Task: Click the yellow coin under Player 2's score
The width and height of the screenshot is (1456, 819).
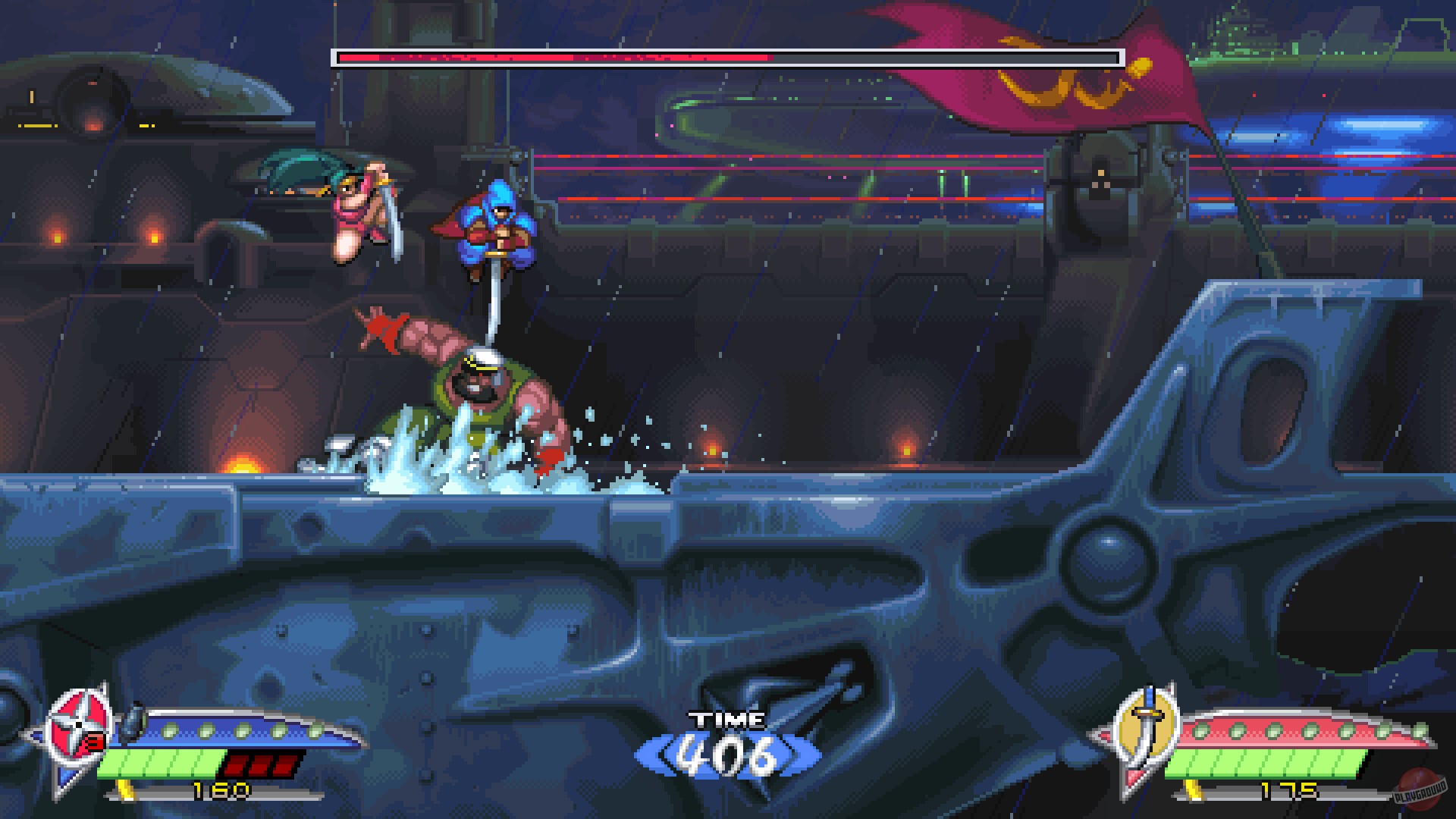Action: [x=1191, y=789]
